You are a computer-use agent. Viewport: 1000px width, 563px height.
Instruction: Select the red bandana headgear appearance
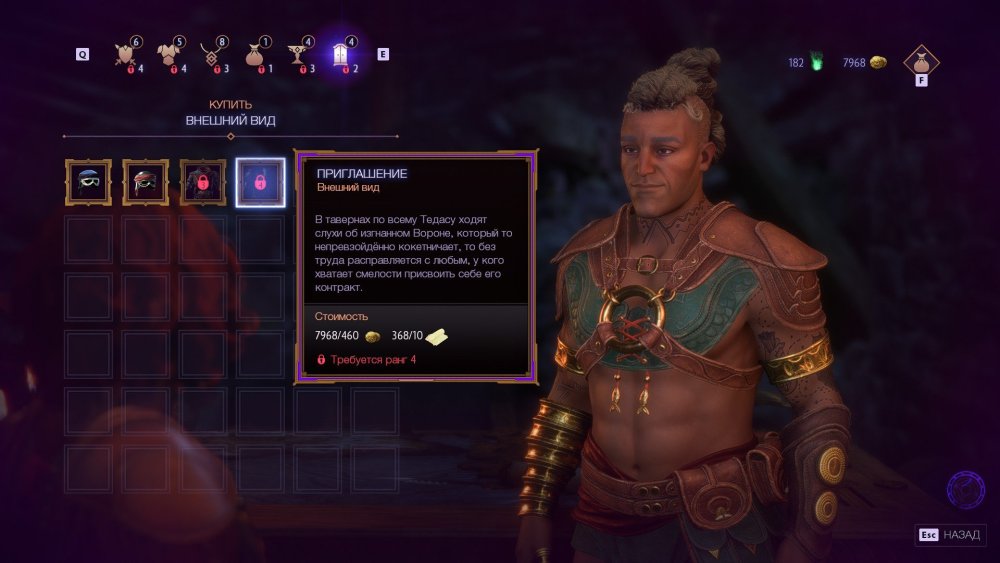click(146, 183)
